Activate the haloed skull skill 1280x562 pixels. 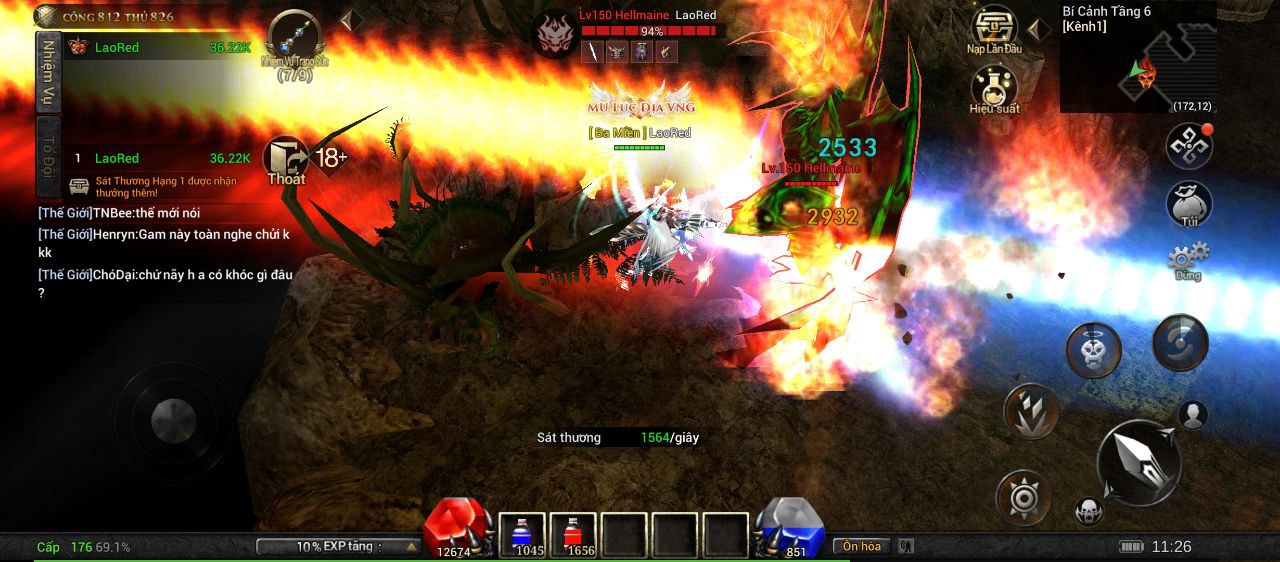(x=1093, y=349)
